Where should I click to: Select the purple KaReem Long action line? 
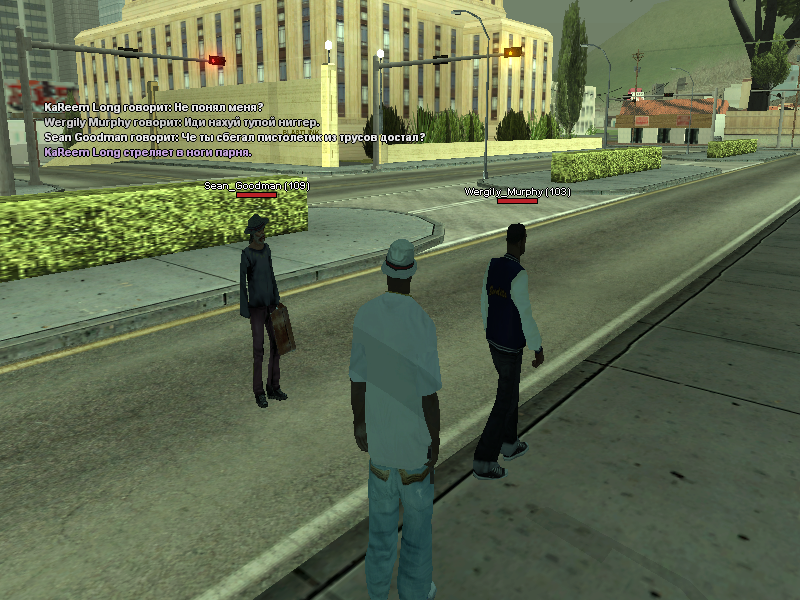click(x=148, y=152)
